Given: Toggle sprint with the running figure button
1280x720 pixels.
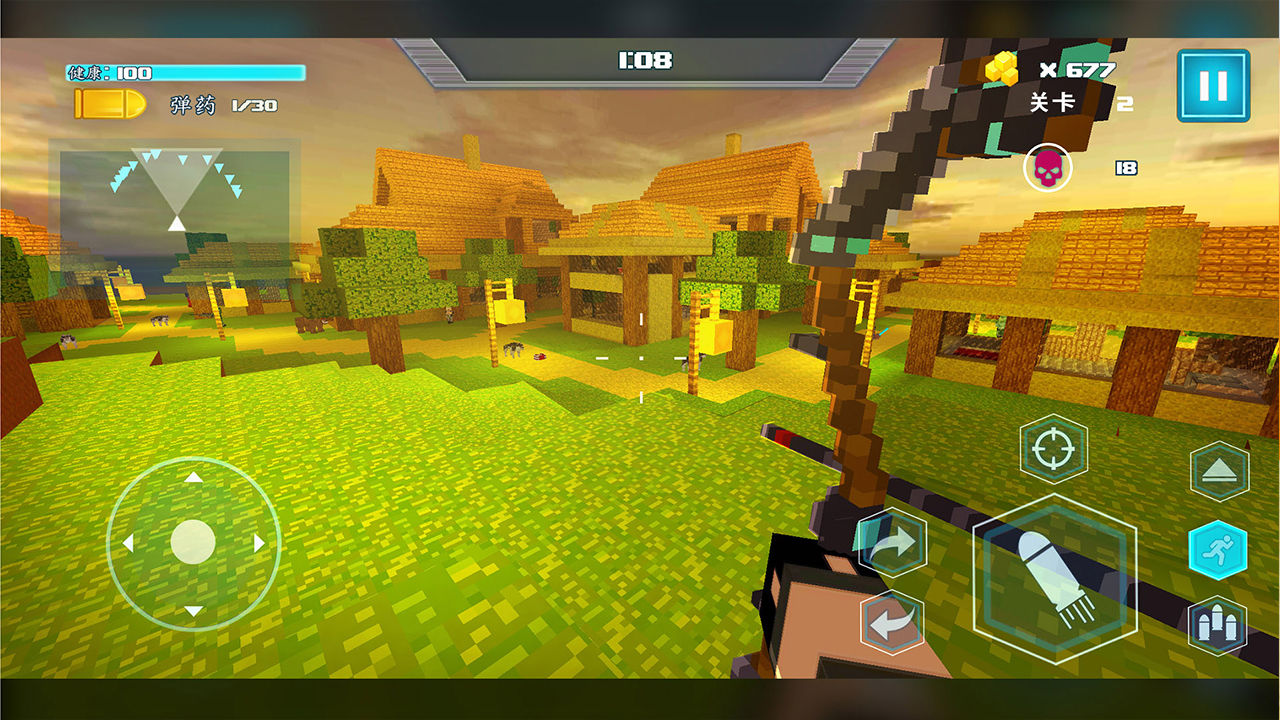Looking at the screenshot, I should pos(1218,549).
